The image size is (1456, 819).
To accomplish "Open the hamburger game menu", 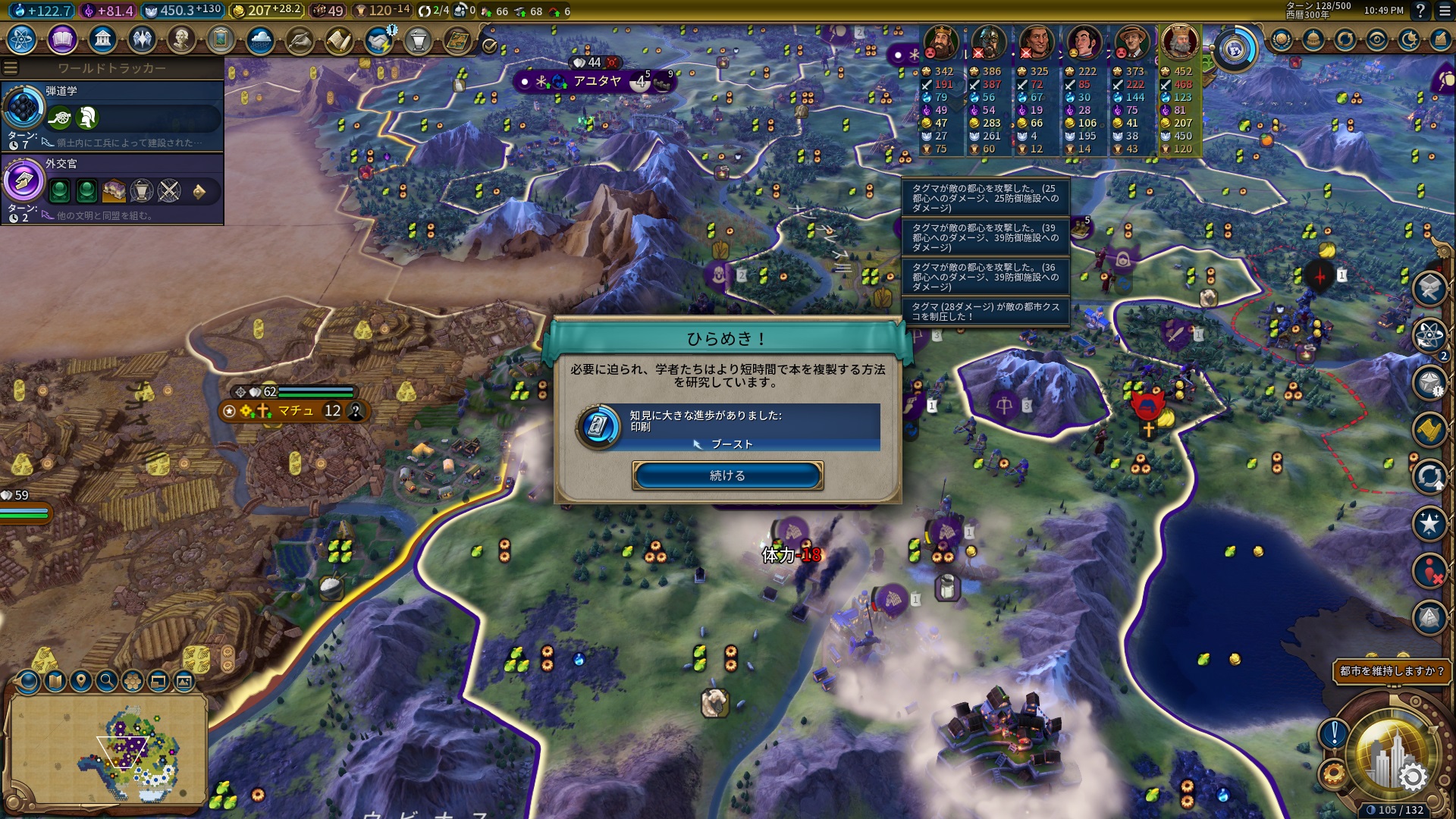I will click(x=1442, y=11).
